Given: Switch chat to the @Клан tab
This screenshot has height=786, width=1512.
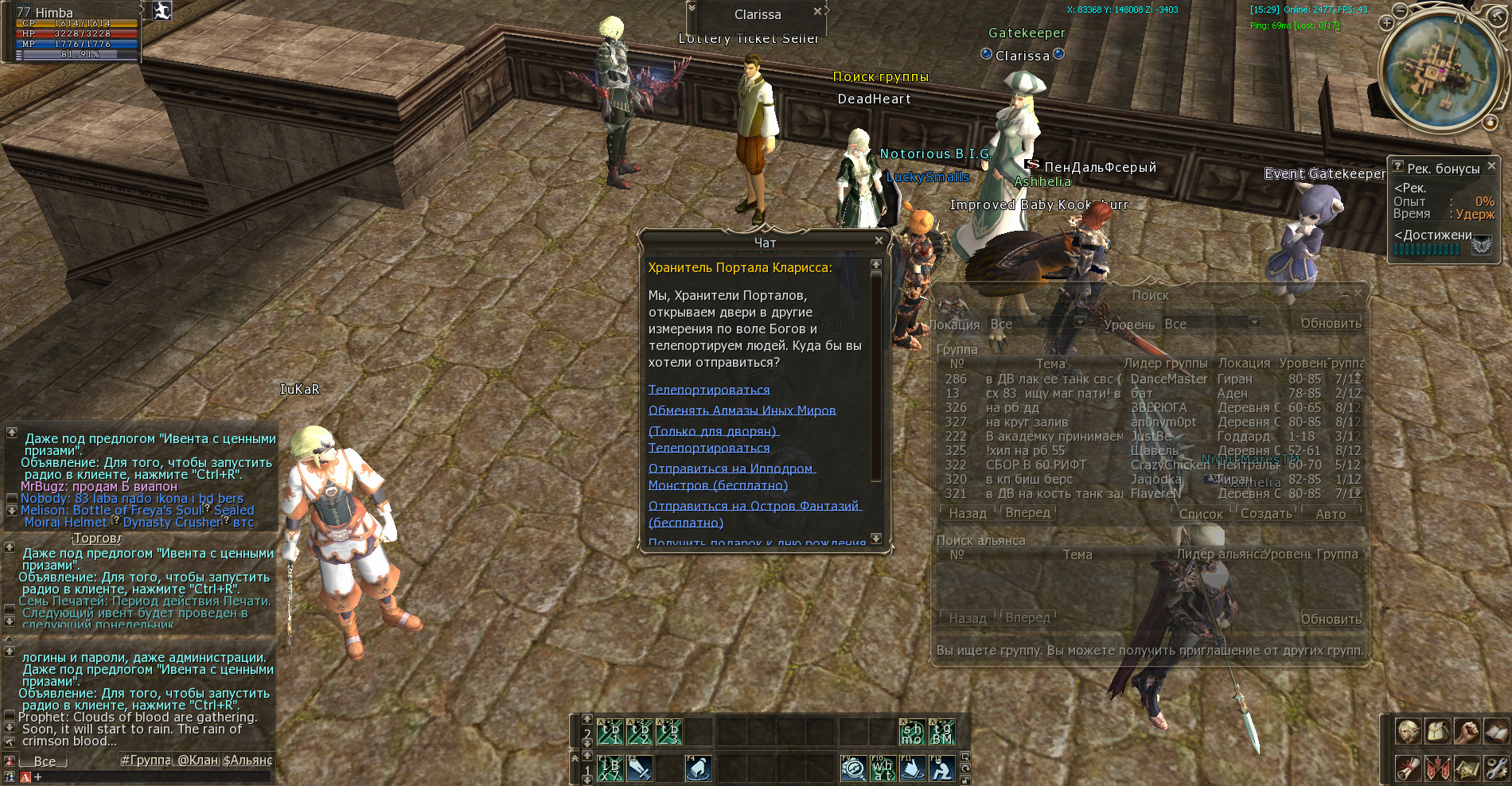Looking at the screenshot, I should pos(197,761).
